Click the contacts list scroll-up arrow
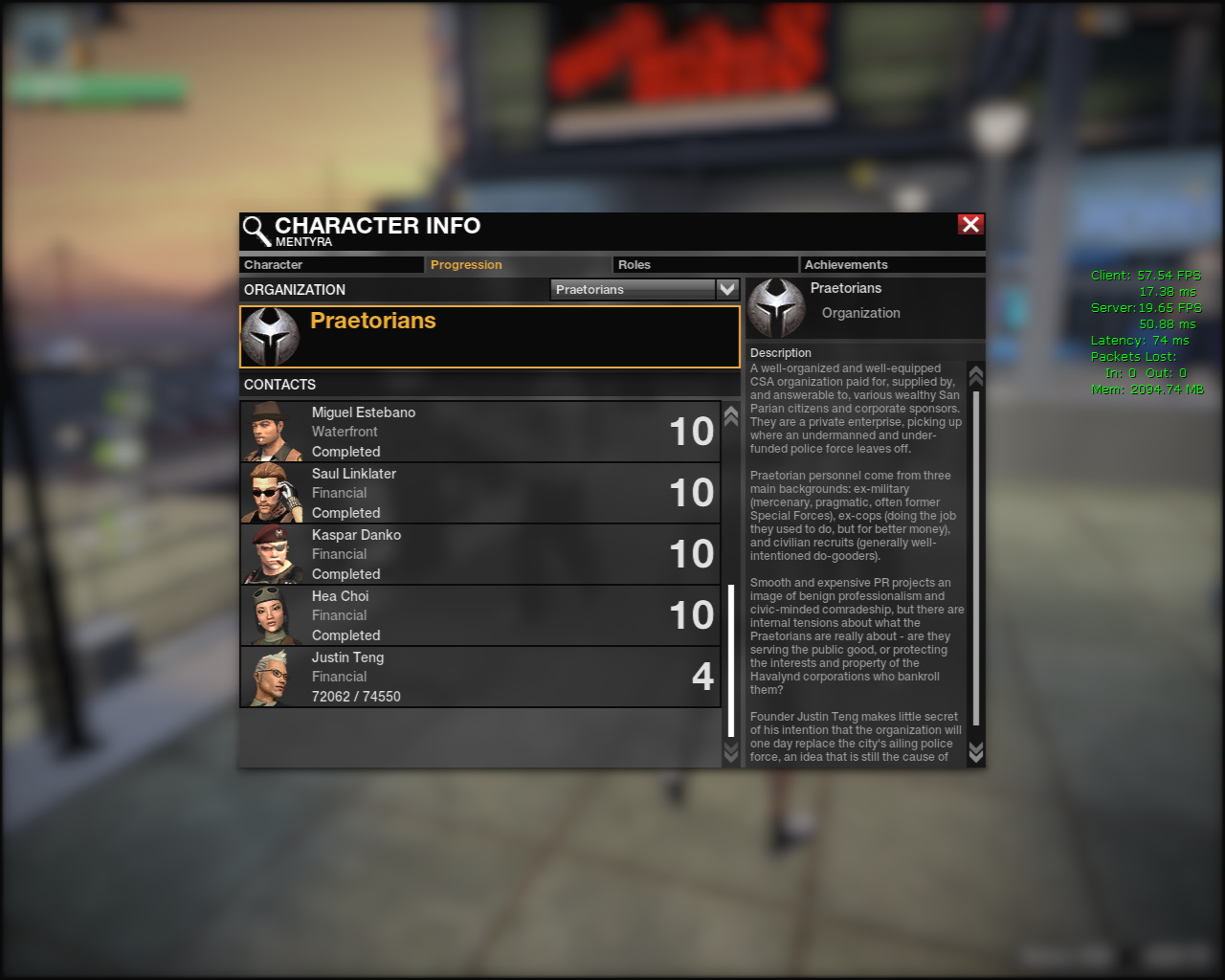This screenshot has height=980, width=1225. coord(731,415)
